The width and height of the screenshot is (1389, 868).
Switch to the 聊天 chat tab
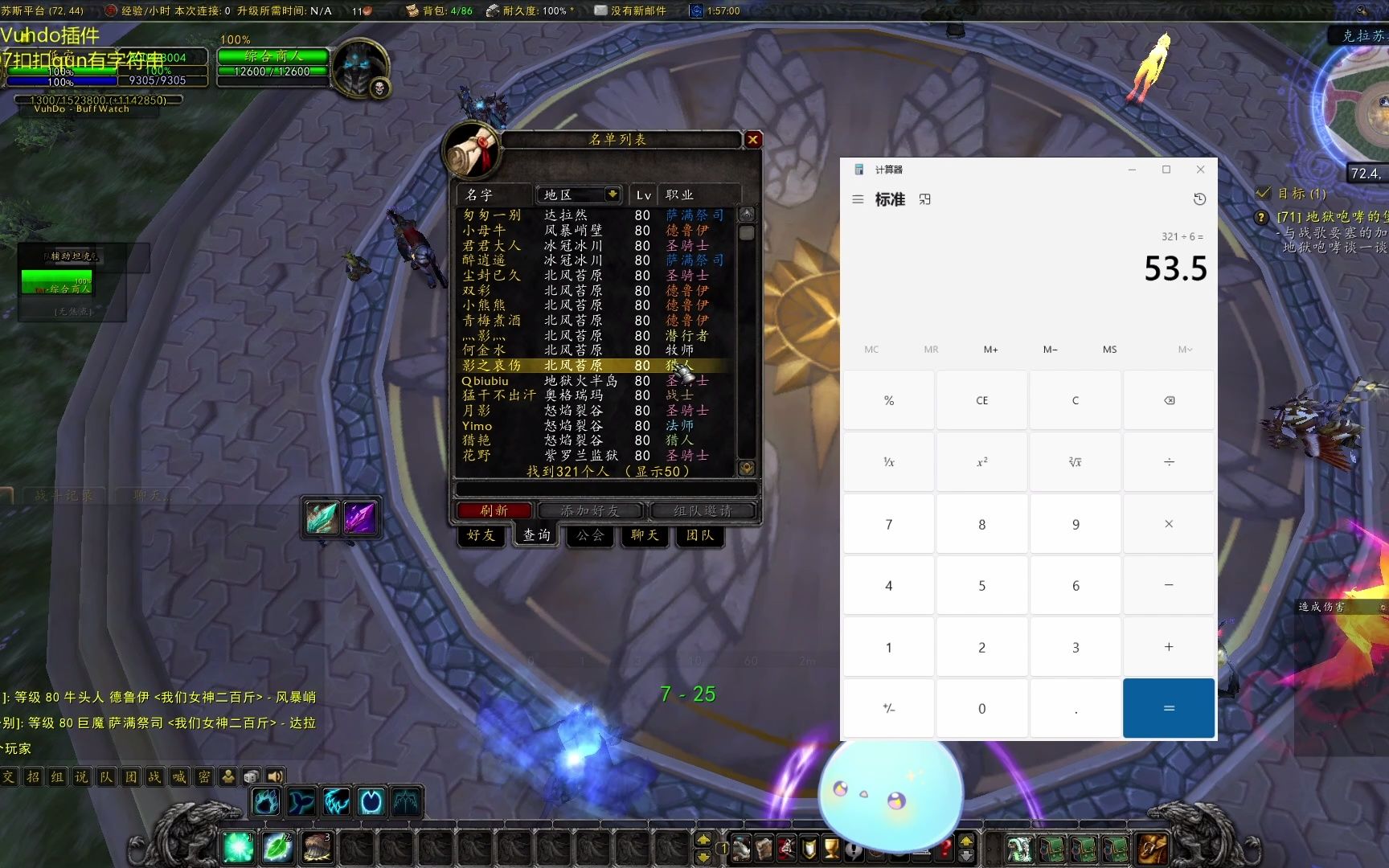pos(645,535)
